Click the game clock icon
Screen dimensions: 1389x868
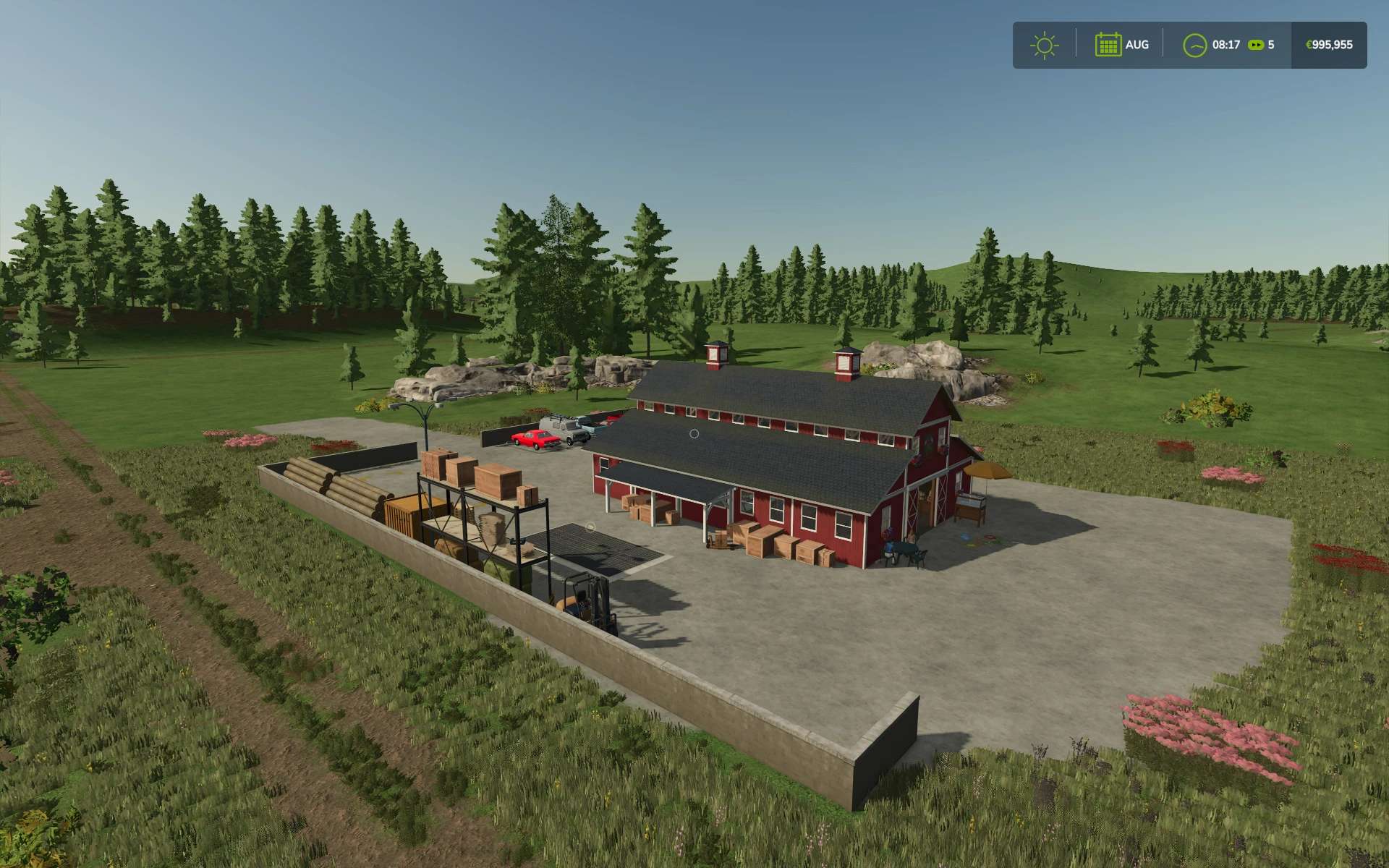point(1194,45)
